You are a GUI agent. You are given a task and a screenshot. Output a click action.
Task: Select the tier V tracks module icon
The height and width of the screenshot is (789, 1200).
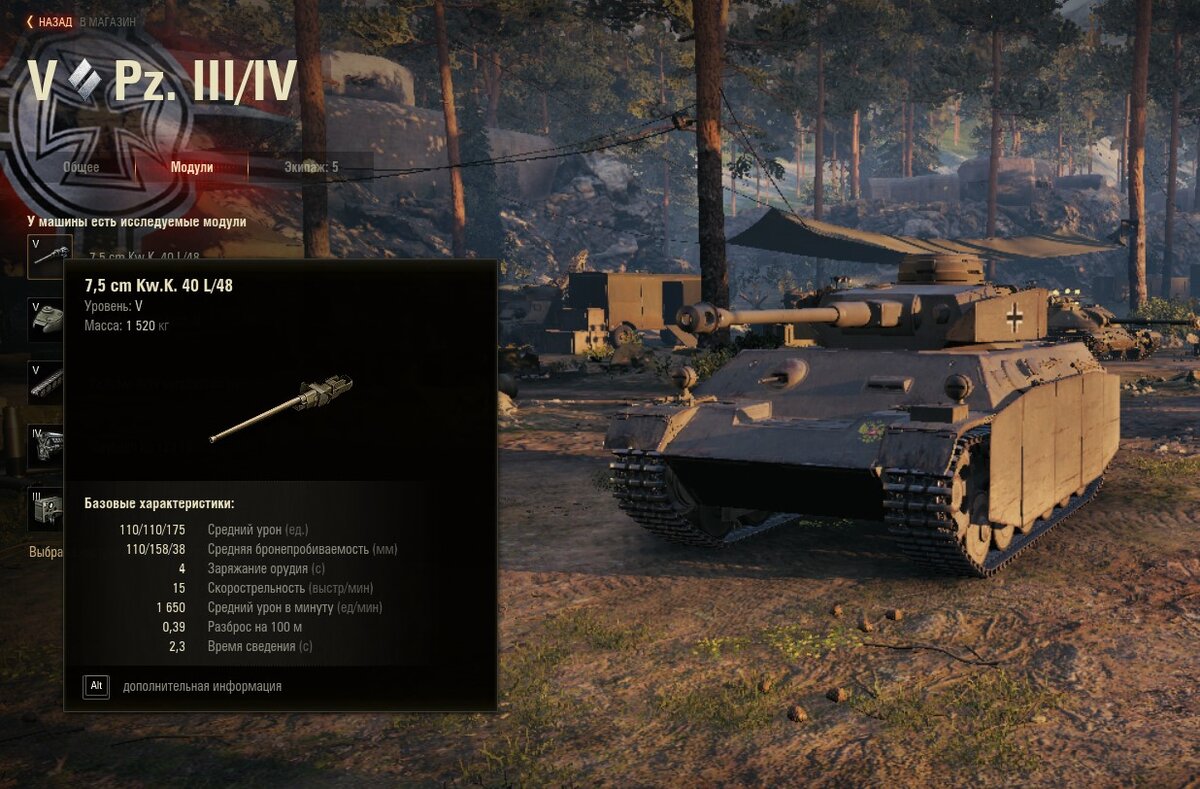point(46,382)
